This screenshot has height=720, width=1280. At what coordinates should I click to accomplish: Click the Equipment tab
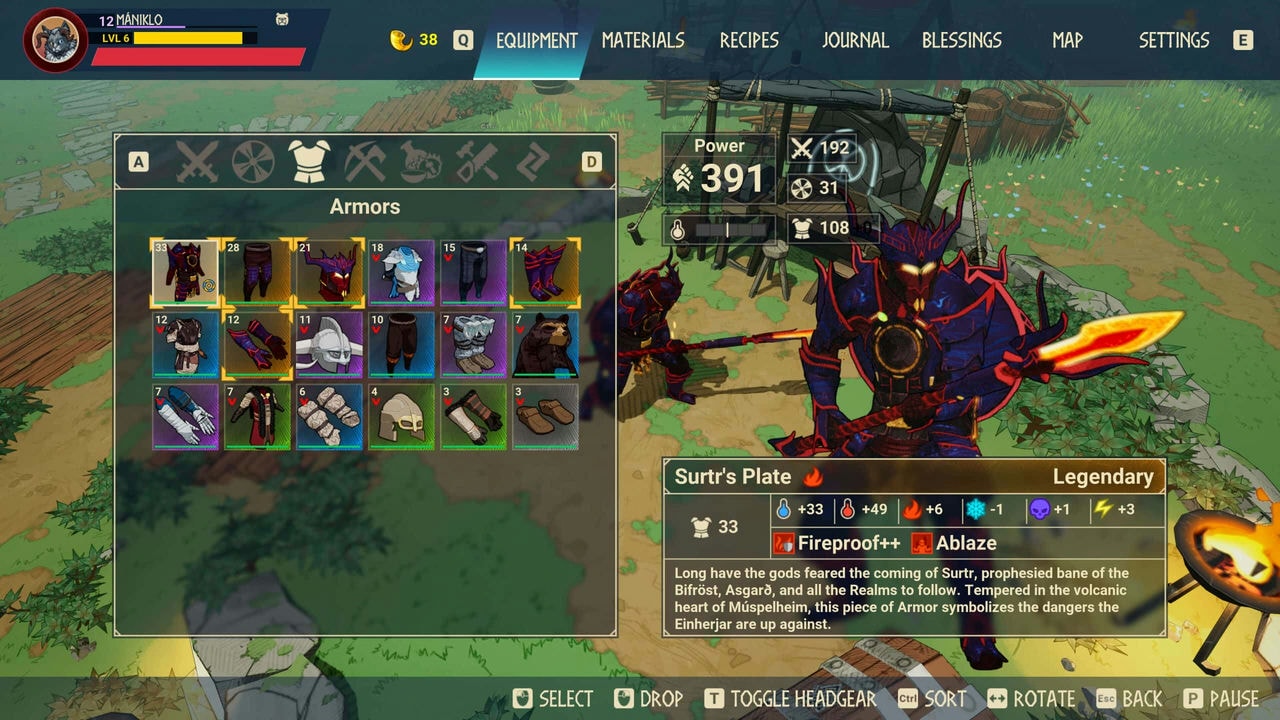pyautogui.click(x=537, y=40)
